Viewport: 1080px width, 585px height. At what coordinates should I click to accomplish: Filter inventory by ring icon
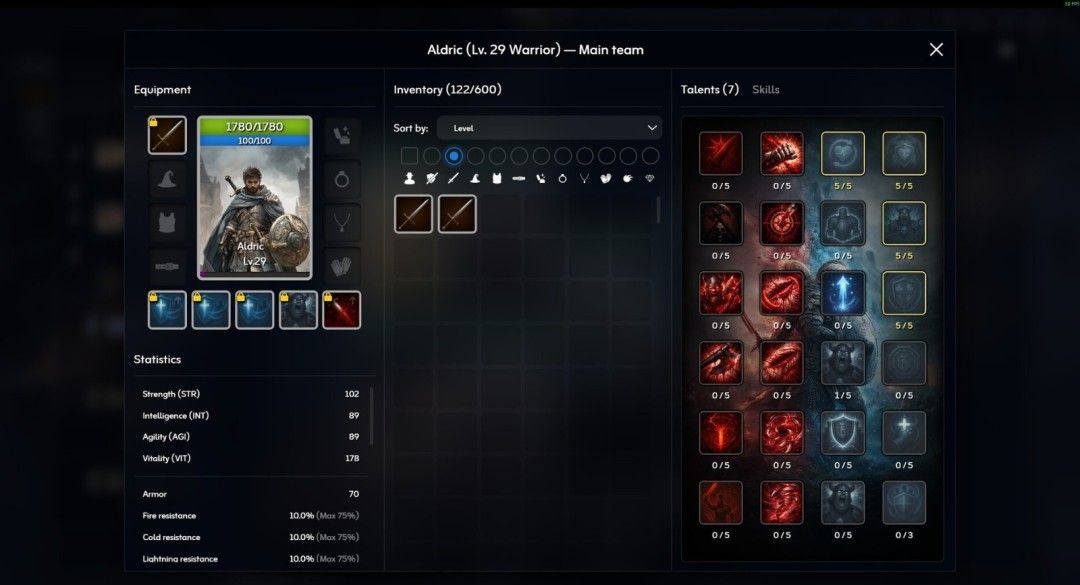pos(562,179)
